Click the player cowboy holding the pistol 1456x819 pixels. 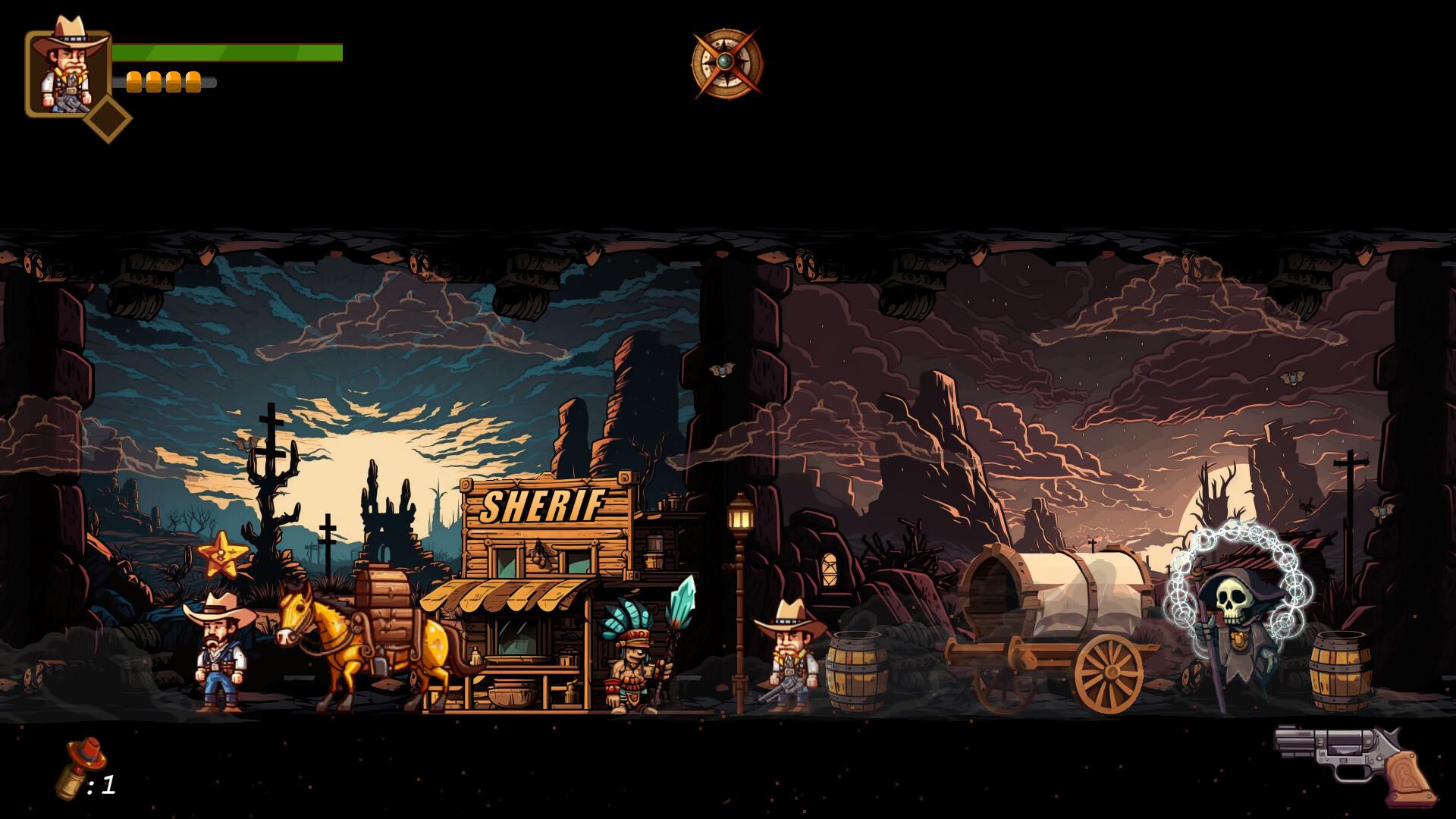(790, 660)
